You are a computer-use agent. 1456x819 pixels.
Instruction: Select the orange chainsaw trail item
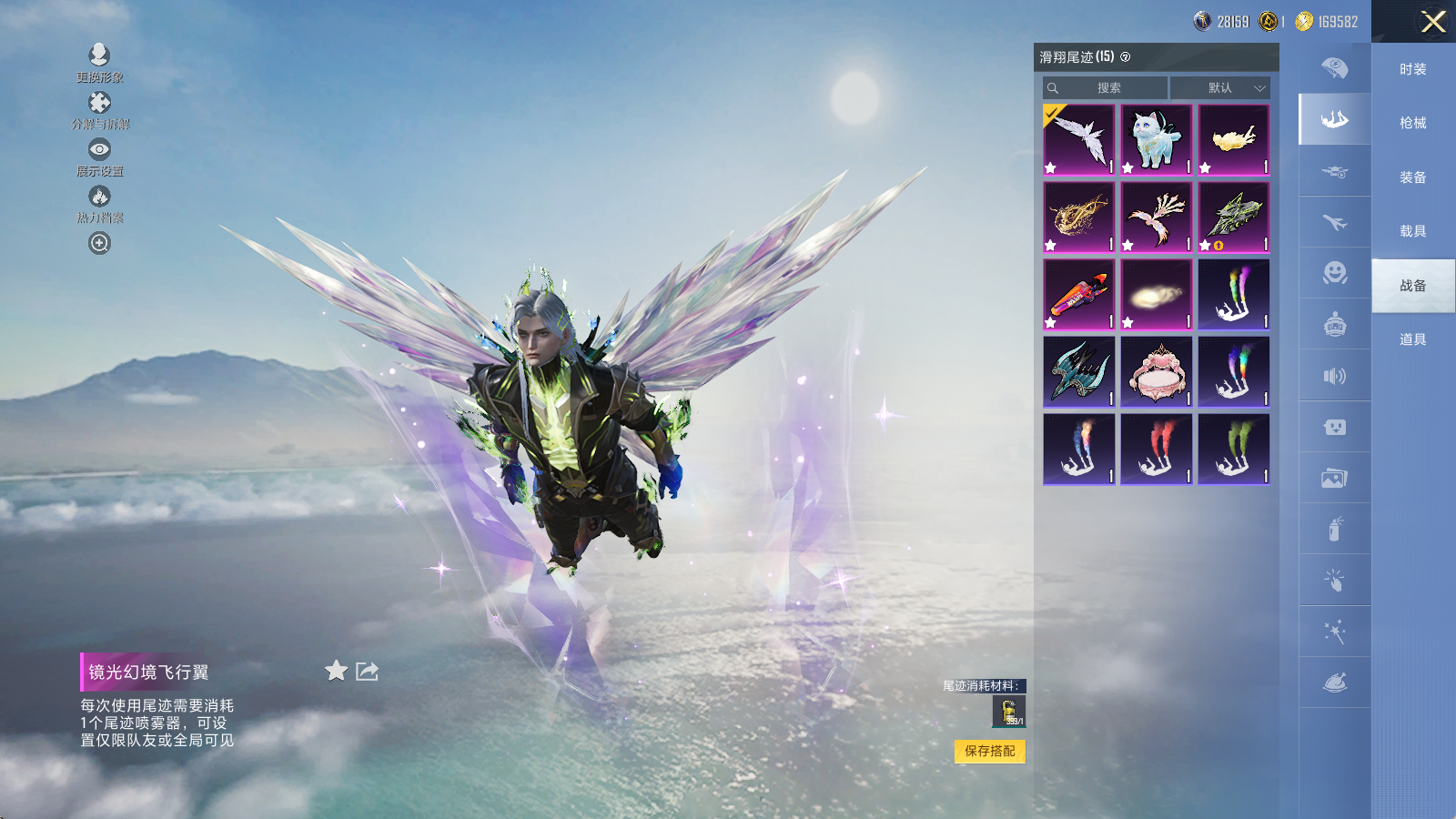(1078, 294)
